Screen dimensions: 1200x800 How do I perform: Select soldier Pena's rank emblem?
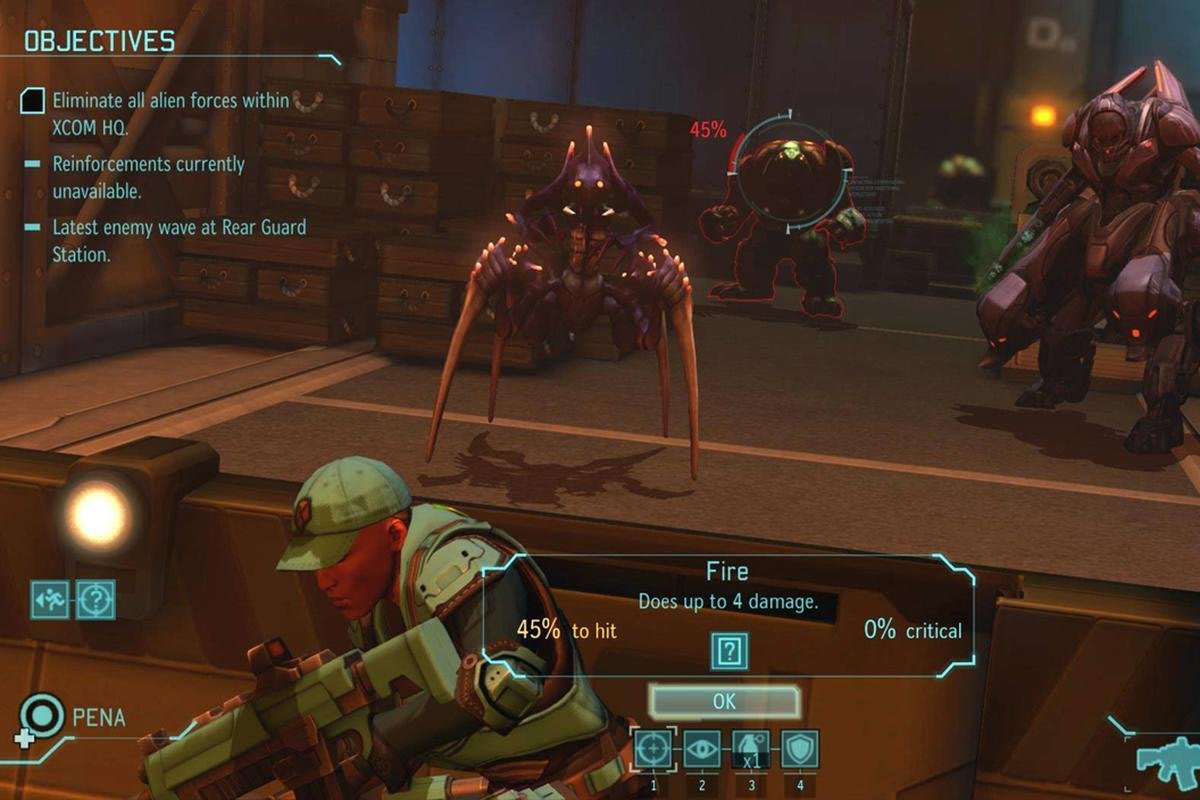pos(41,717)
